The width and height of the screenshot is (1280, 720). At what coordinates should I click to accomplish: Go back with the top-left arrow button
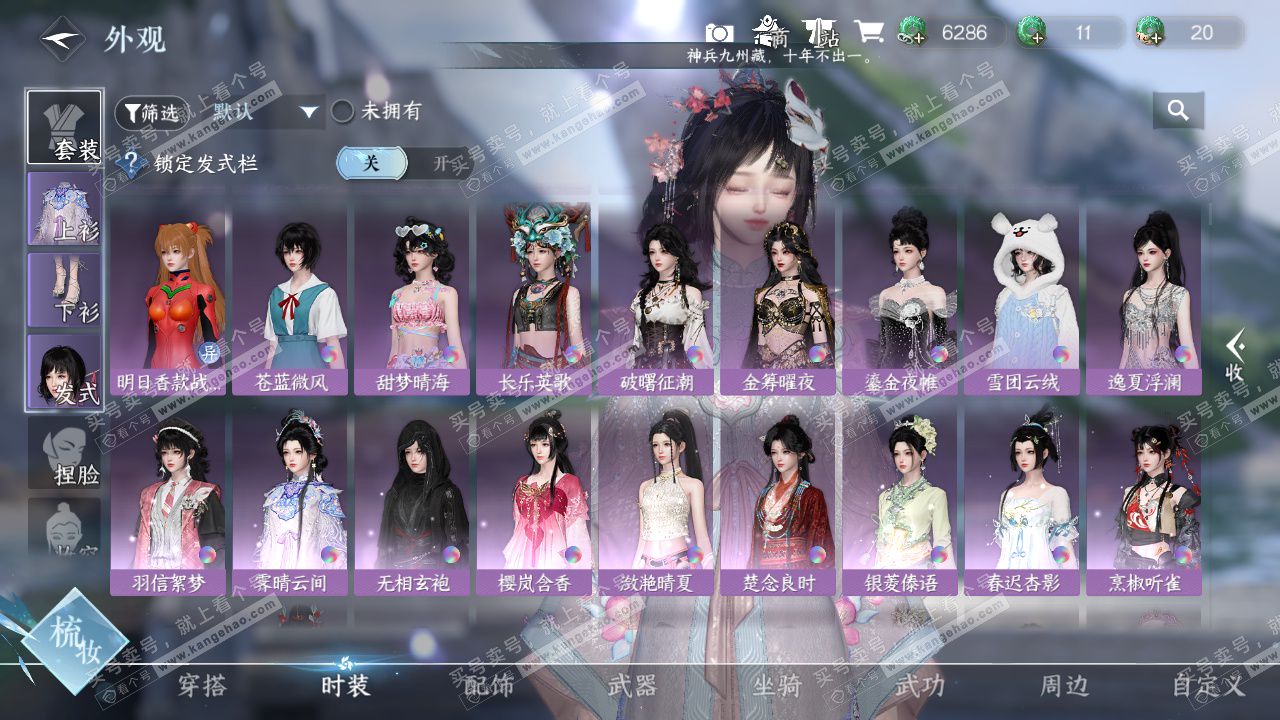(x=61, y=39)
